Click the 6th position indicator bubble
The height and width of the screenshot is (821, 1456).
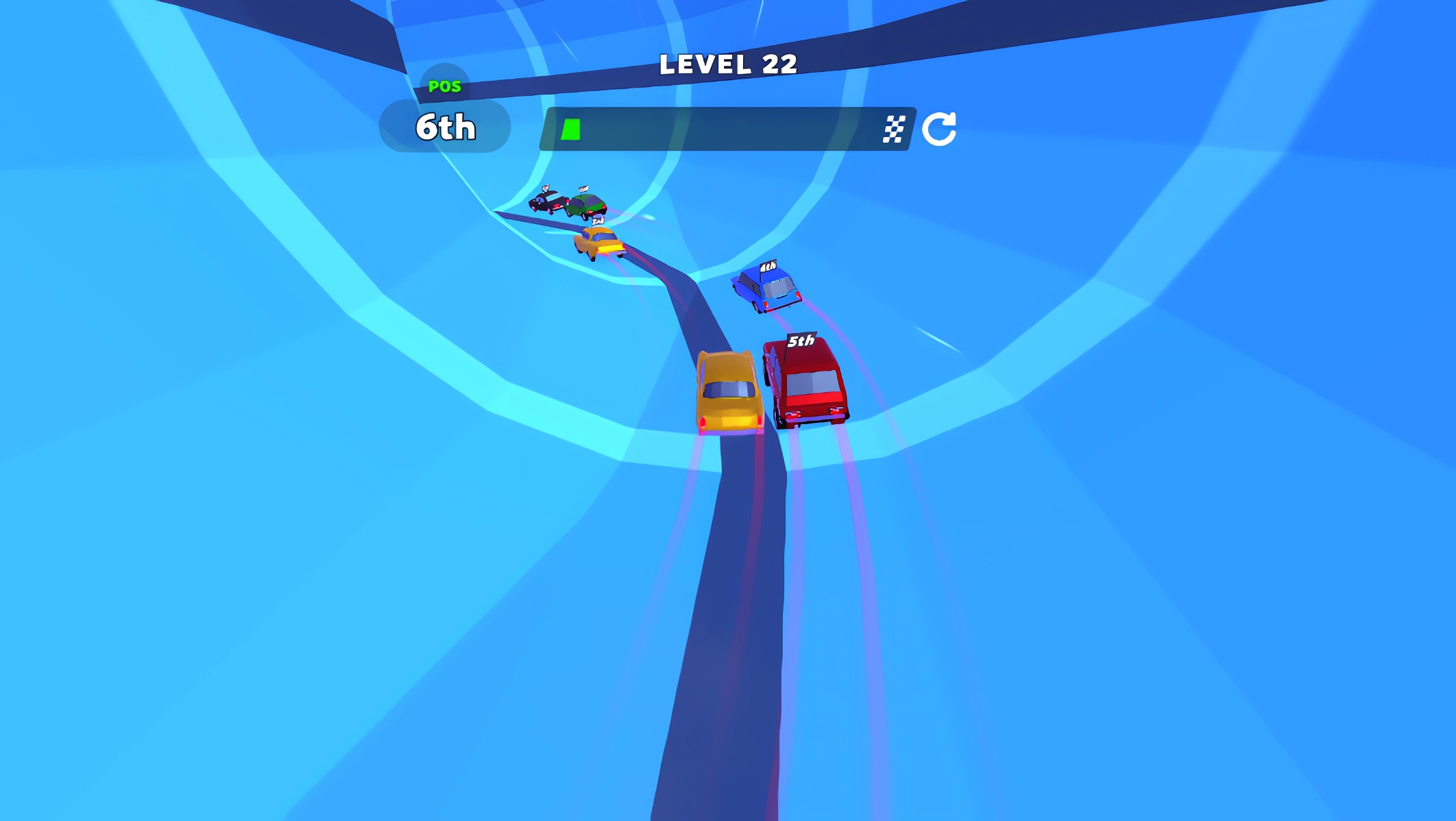446,127
